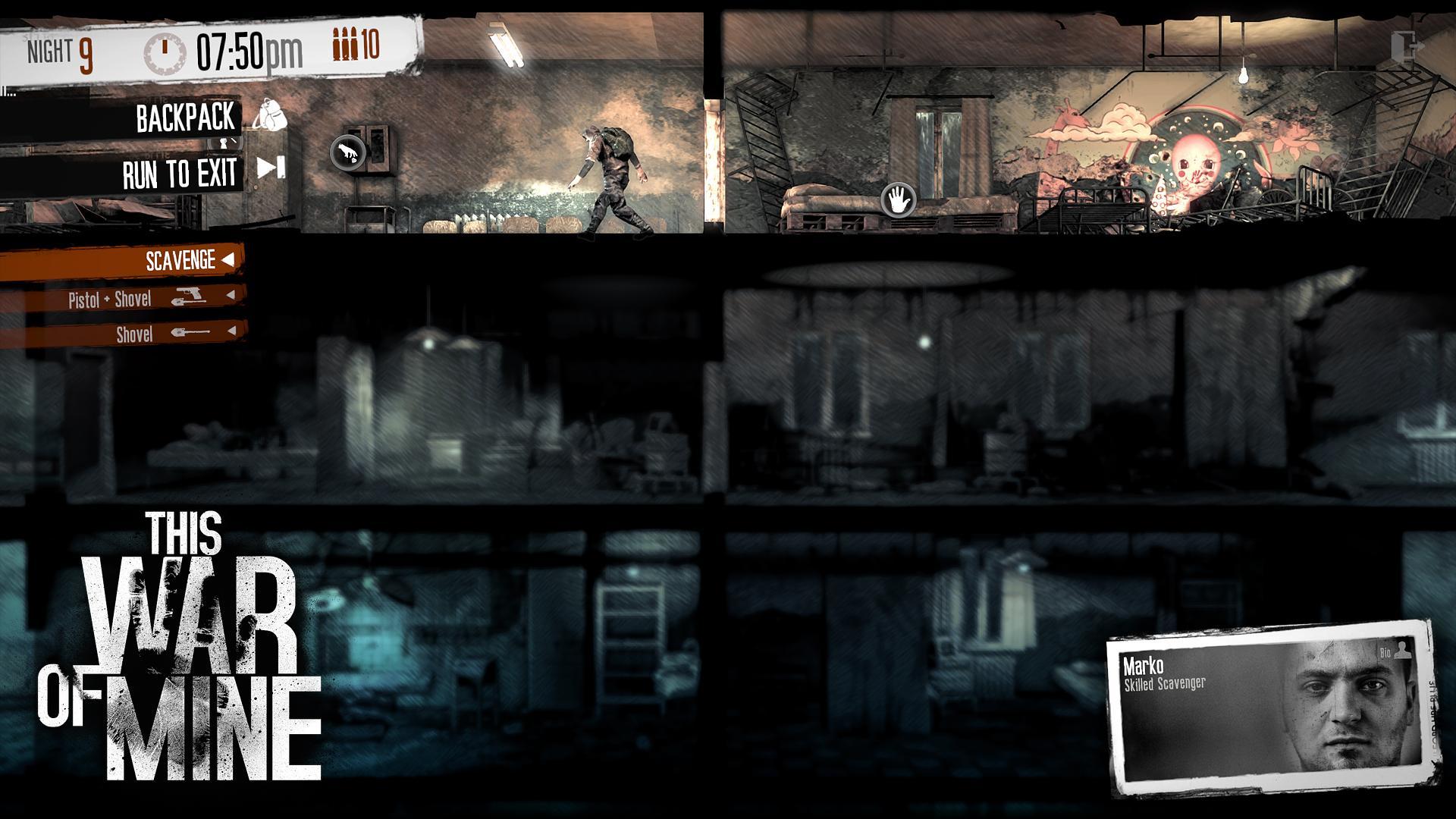This screenshot has width=1456, height=819.
Task: Click the backpack icon beside BACKPACK label
Action: pyautogui.click(x=269, y=118)
